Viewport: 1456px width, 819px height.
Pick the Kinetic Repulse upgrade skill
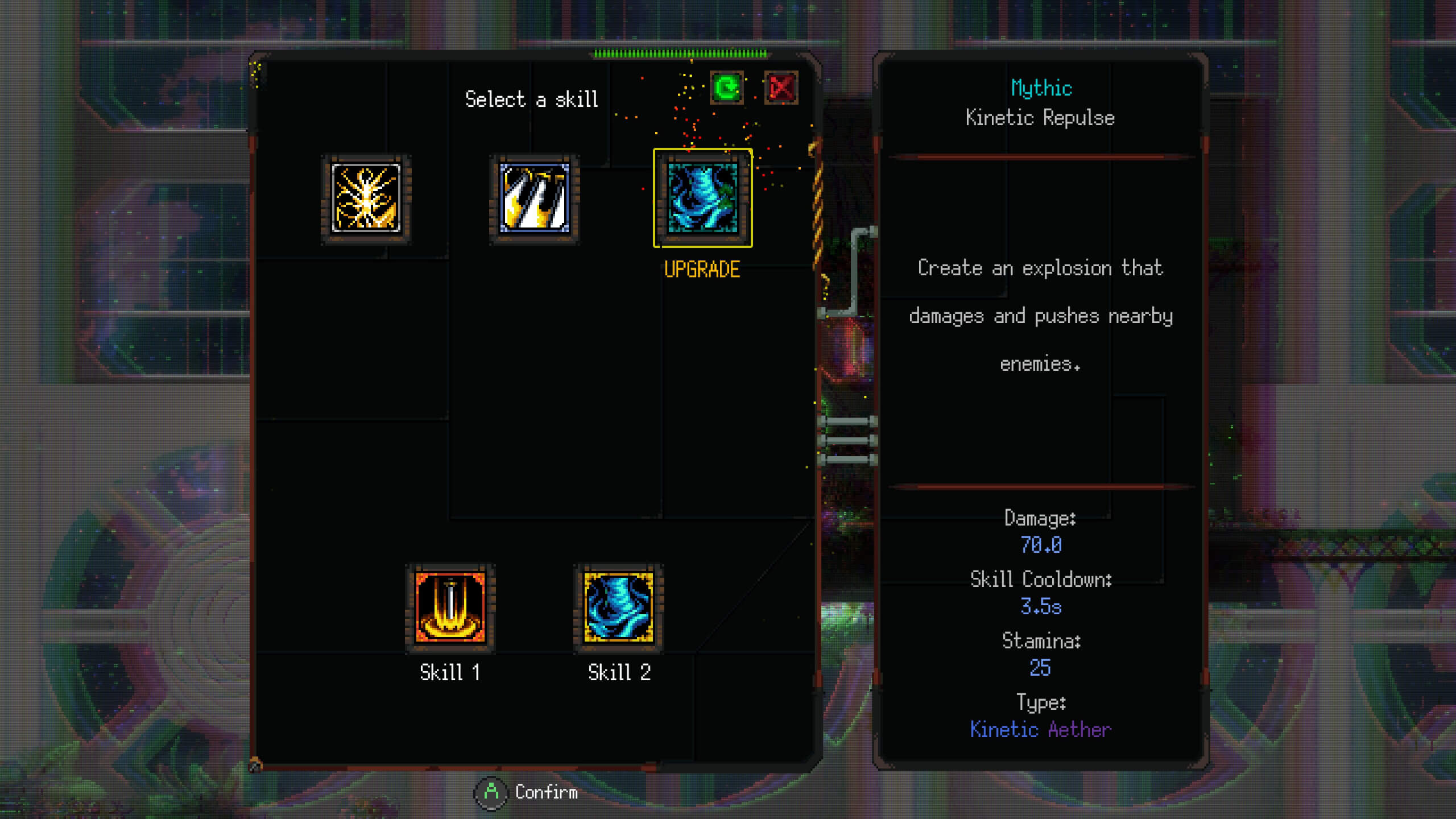pos(702,198)
